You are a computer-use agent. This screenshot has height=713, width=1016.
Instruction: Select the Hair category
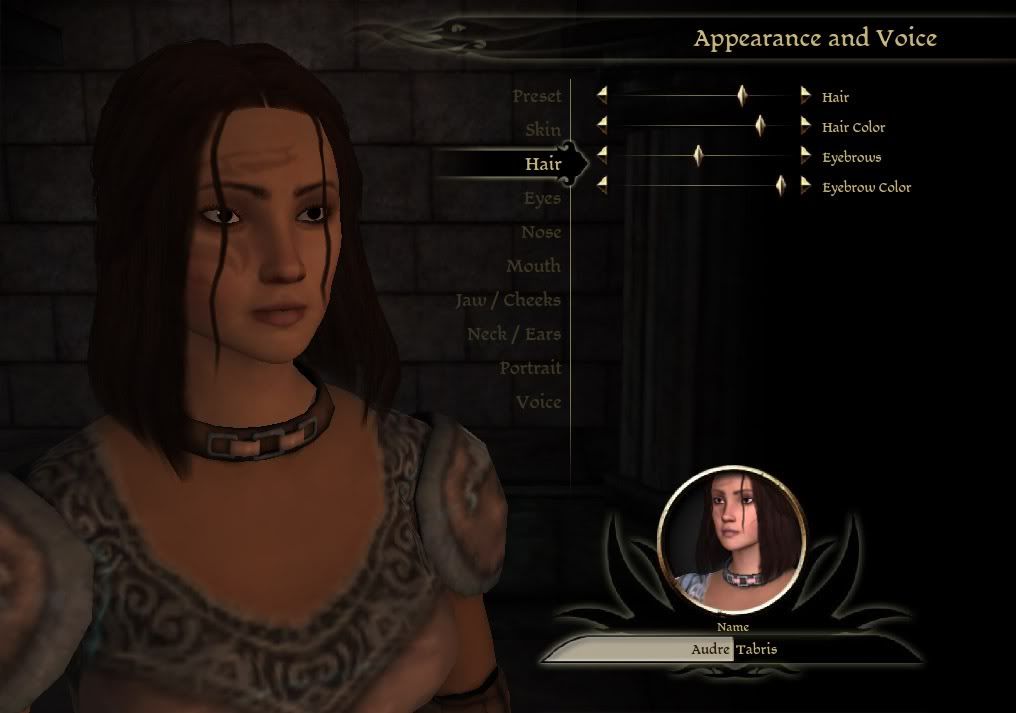(543, 164)
